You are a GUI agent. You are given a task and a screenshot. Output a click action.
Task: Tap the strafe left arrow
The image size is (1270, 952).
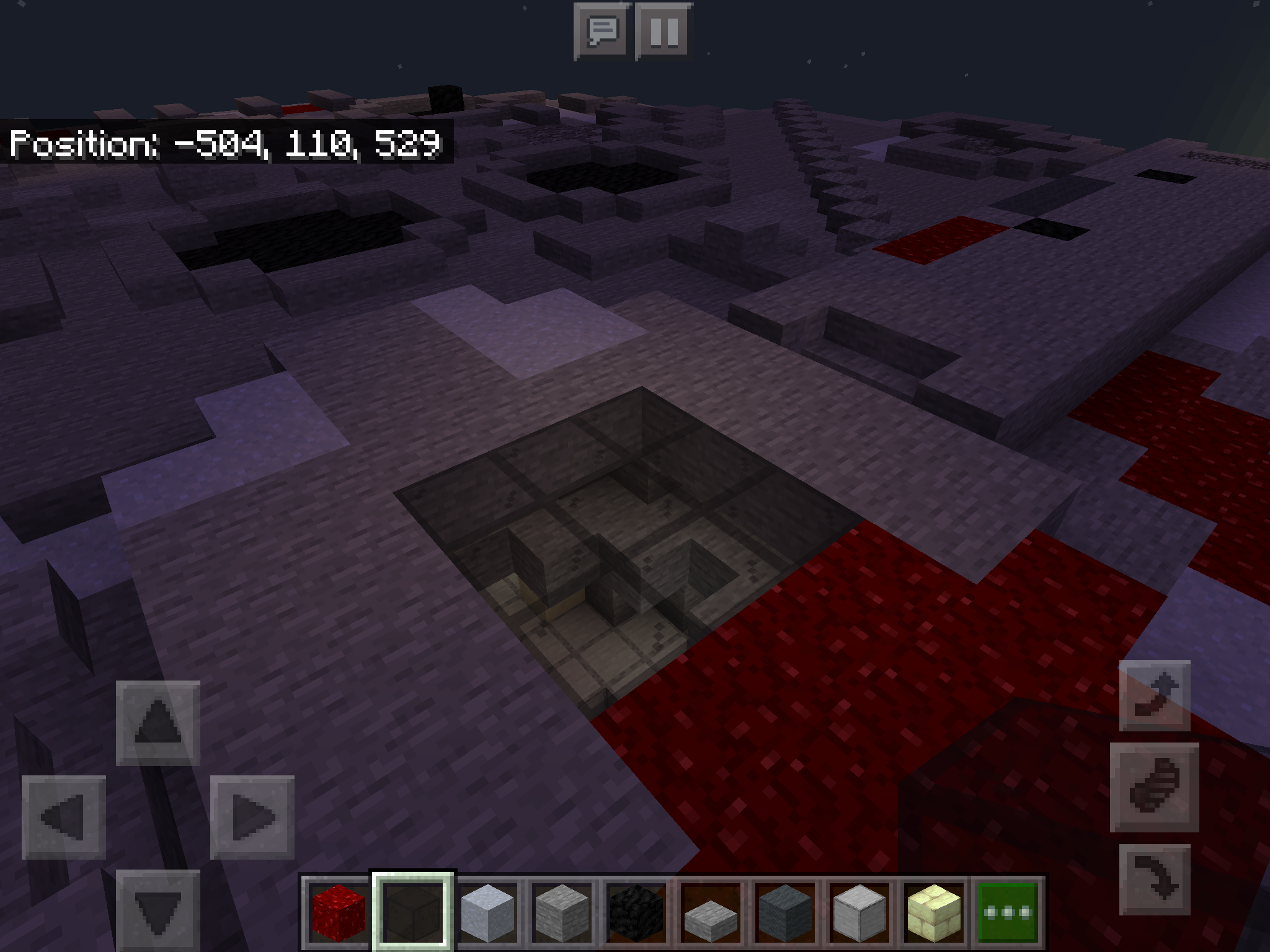(64, 818)
